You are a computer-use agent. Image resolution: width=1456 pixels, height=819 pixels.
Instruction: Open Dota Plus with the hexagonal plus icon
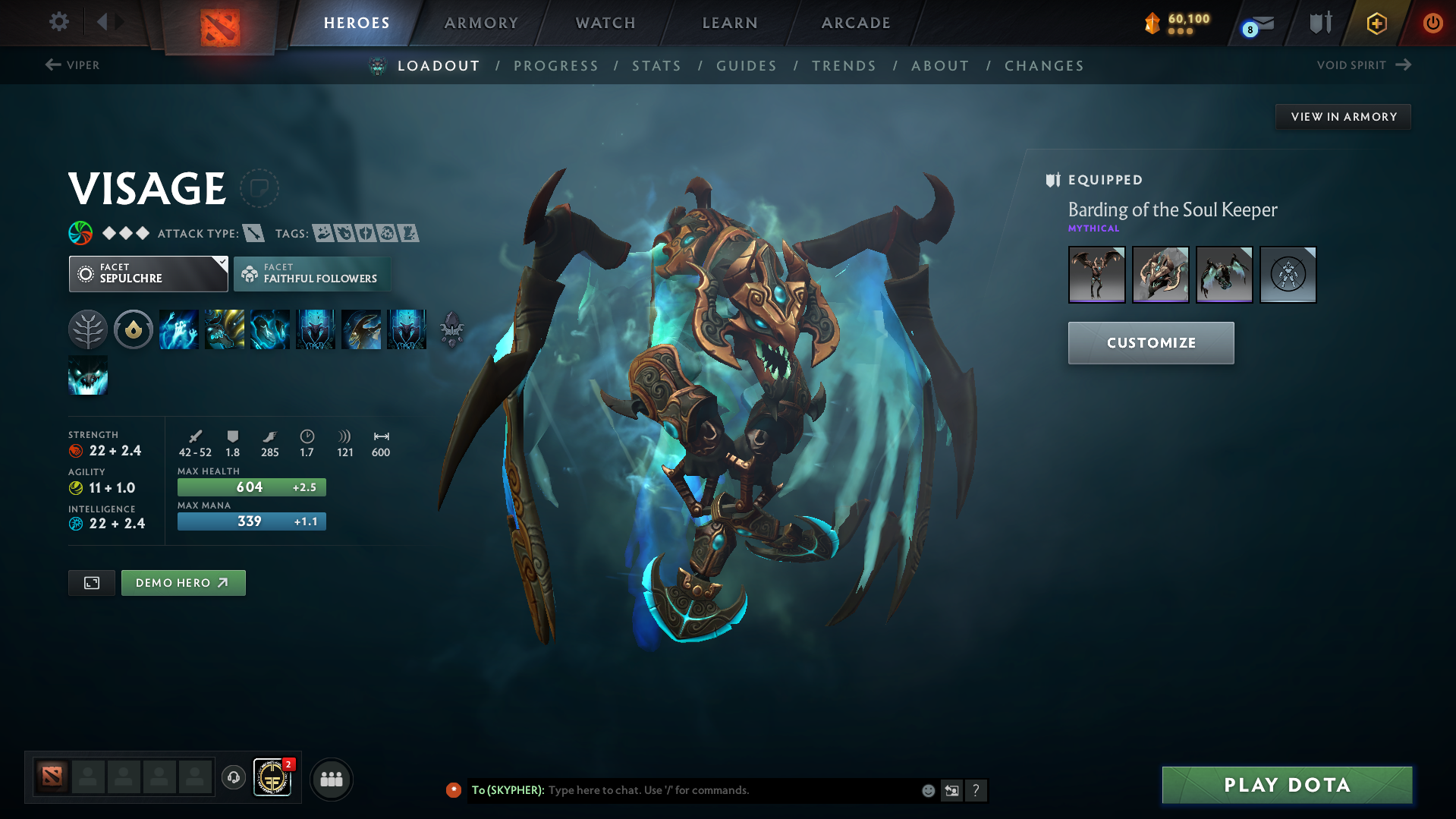[x=1376, y=23]
